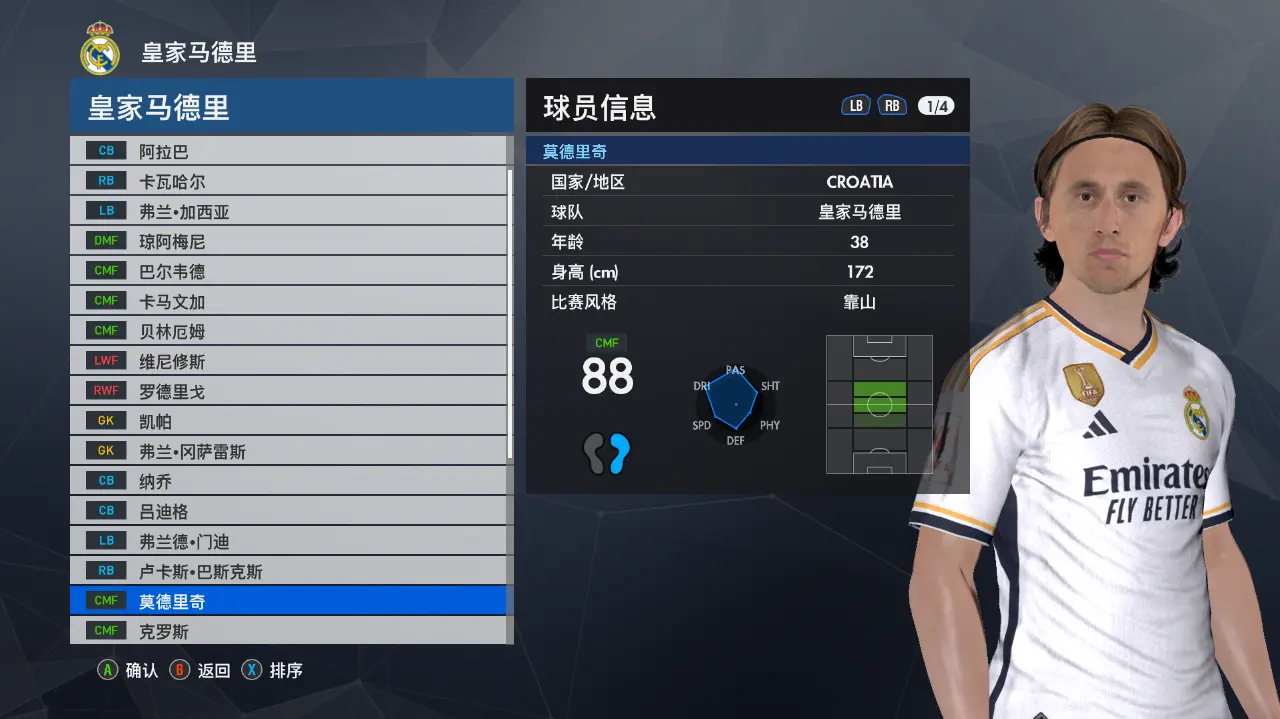Choose goalkeeper 凯帕
The image size is (1280, 719).
pyautogui.click(x=288, y=421)
